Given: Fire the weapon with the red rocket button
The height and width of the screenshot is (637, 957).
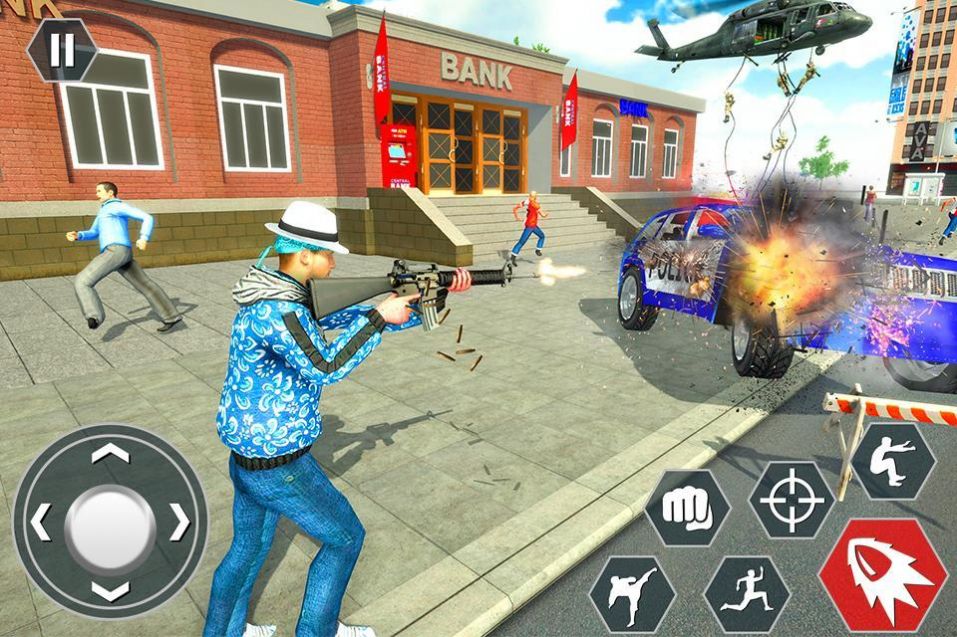Looking at the screenshot, I should (x=882, y=574).
